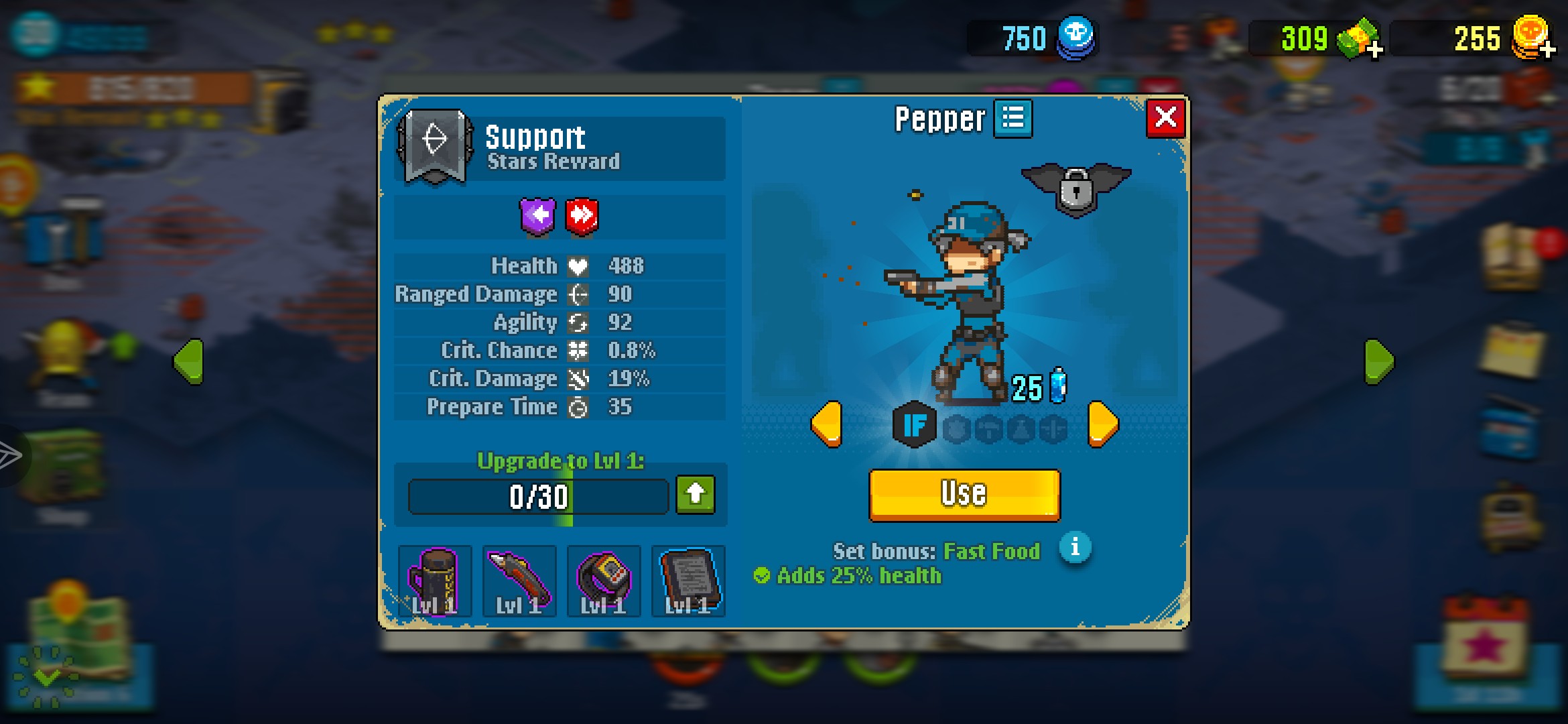The width and height of the screenshot is (1568, 724).
Task: Select next skin with yellow right arrow
Action: [1102, 424]
